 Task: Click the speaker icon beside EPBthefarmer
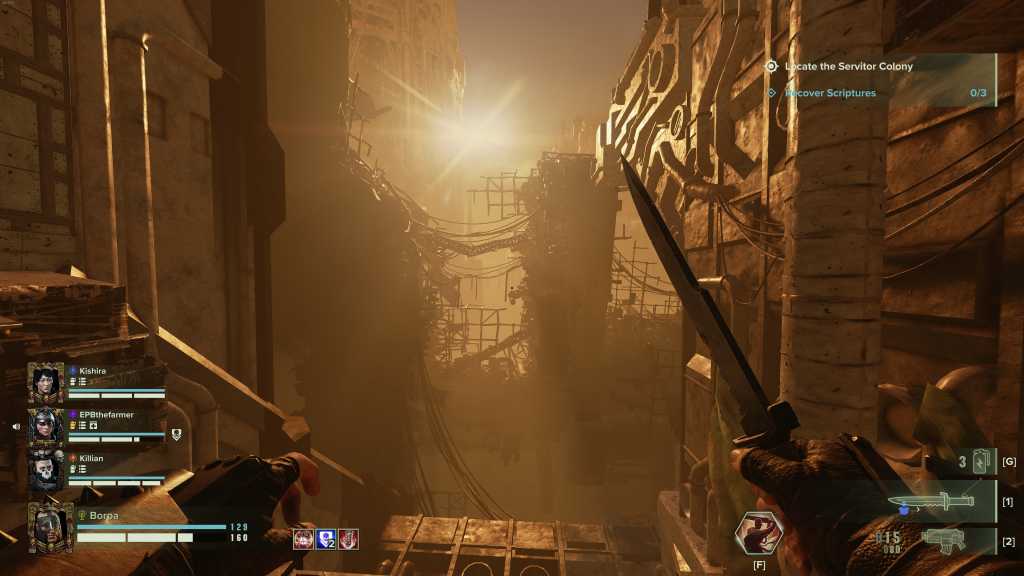[16, 426]
